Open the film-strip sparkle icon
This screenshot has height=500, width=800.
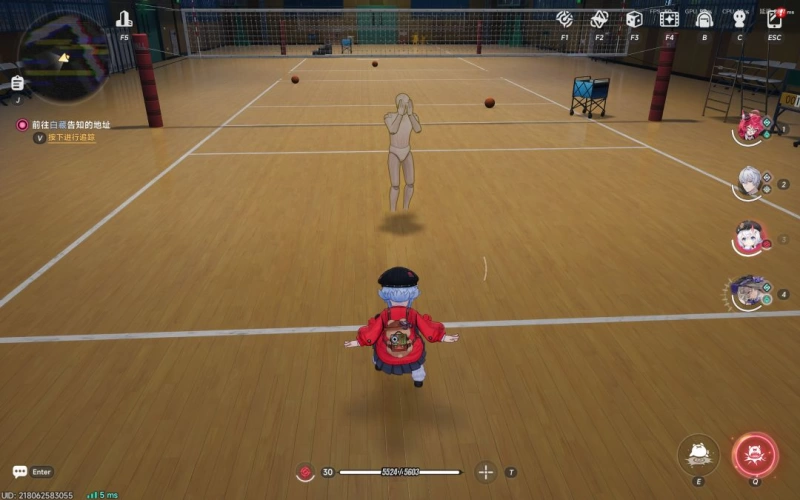point(669,19)
